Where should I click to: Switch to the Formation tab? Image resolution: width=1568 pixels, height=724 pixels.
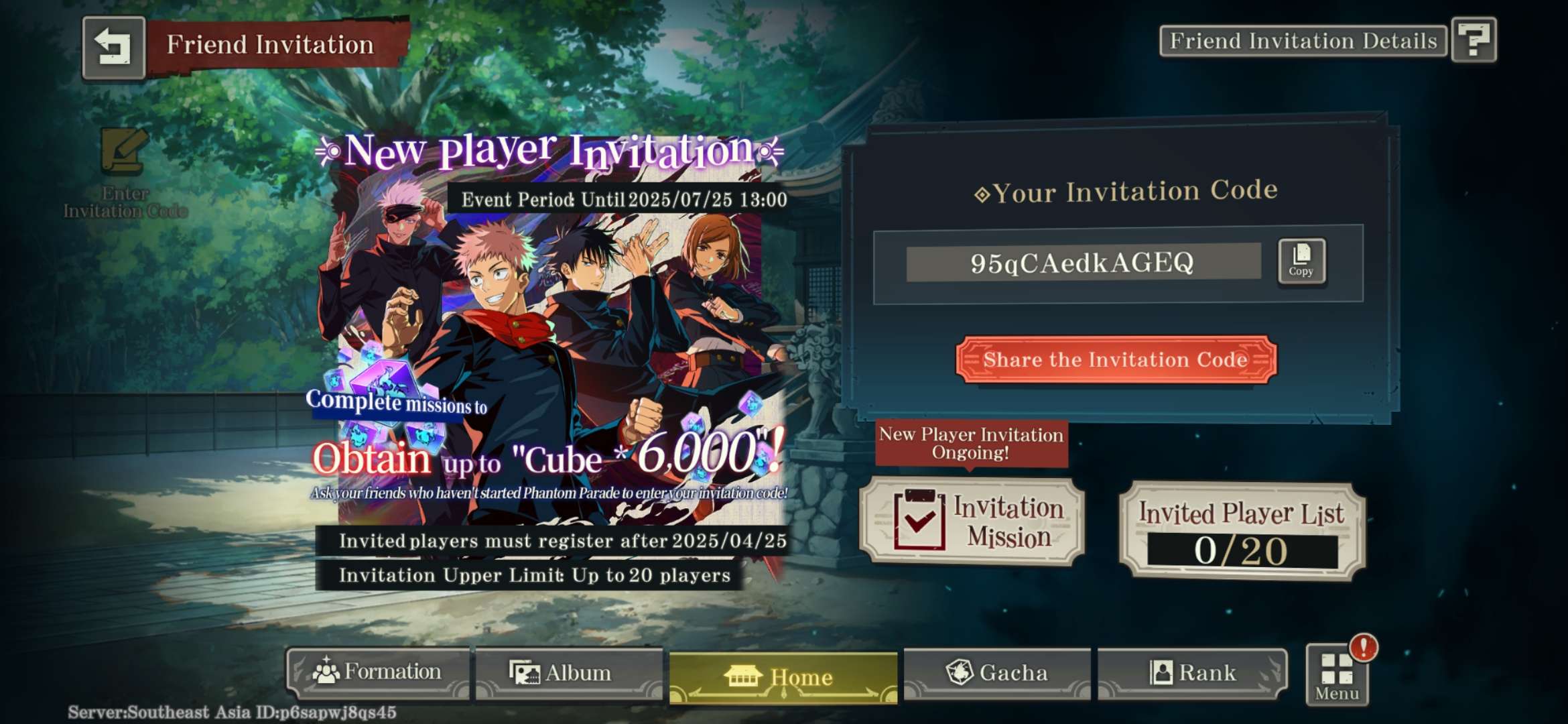(x=379, y=672)
